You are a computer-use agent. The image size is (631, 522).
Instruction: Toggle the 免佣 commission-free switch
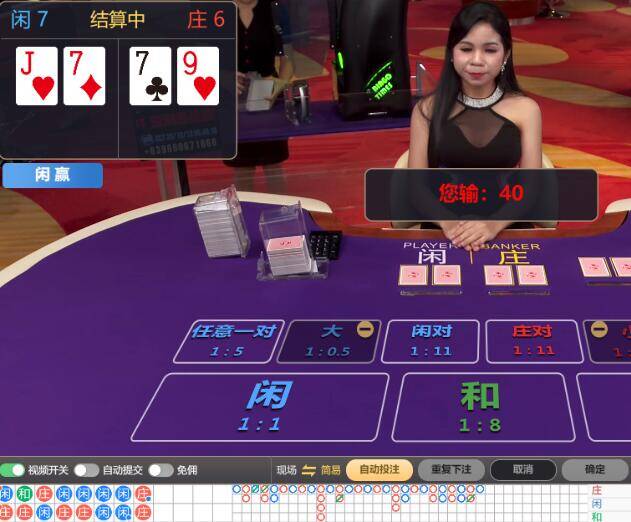pos(160,470)
